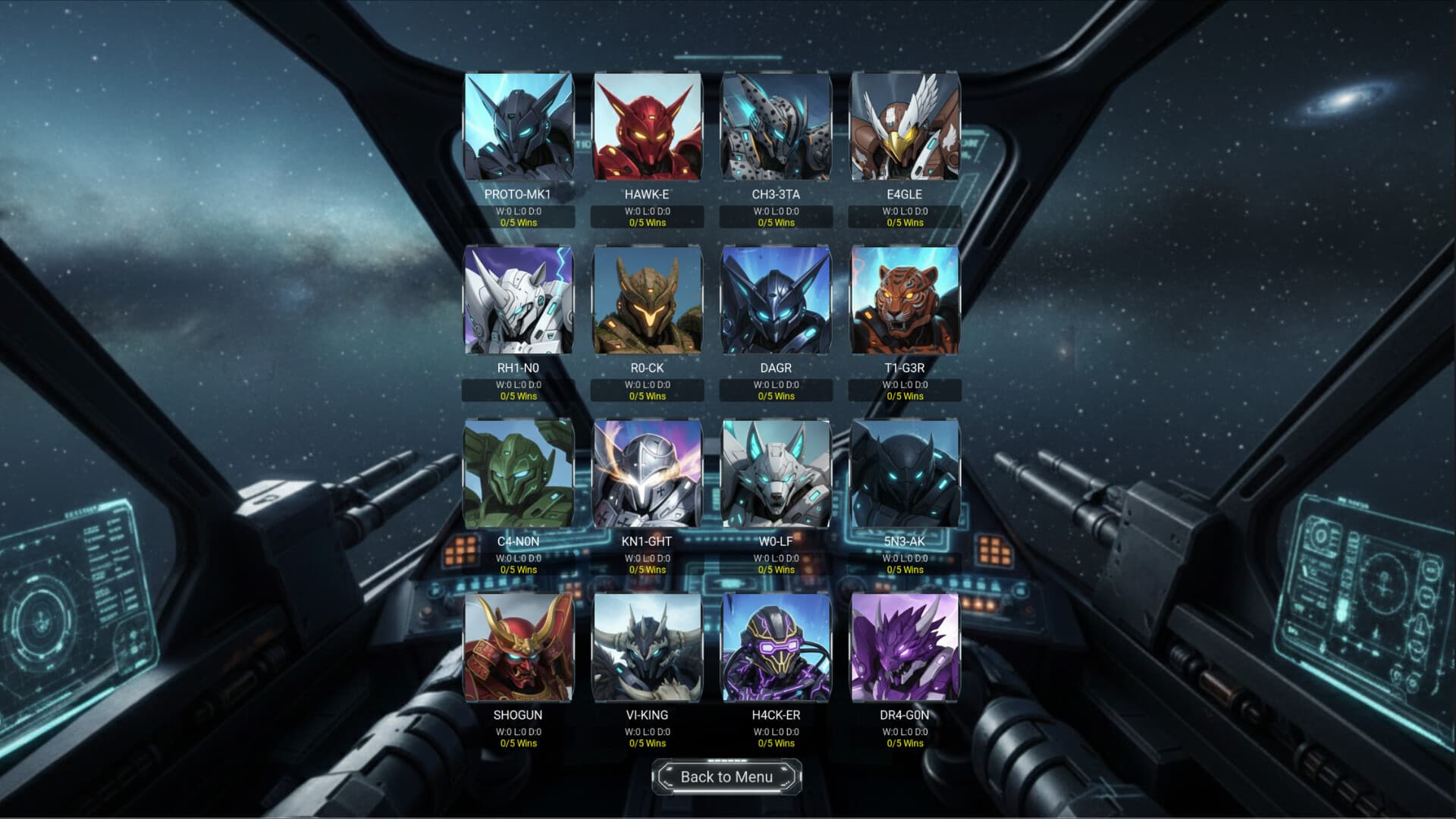
Task: Select the E4GLE eagle mech
Action: [x=907, y=129]
